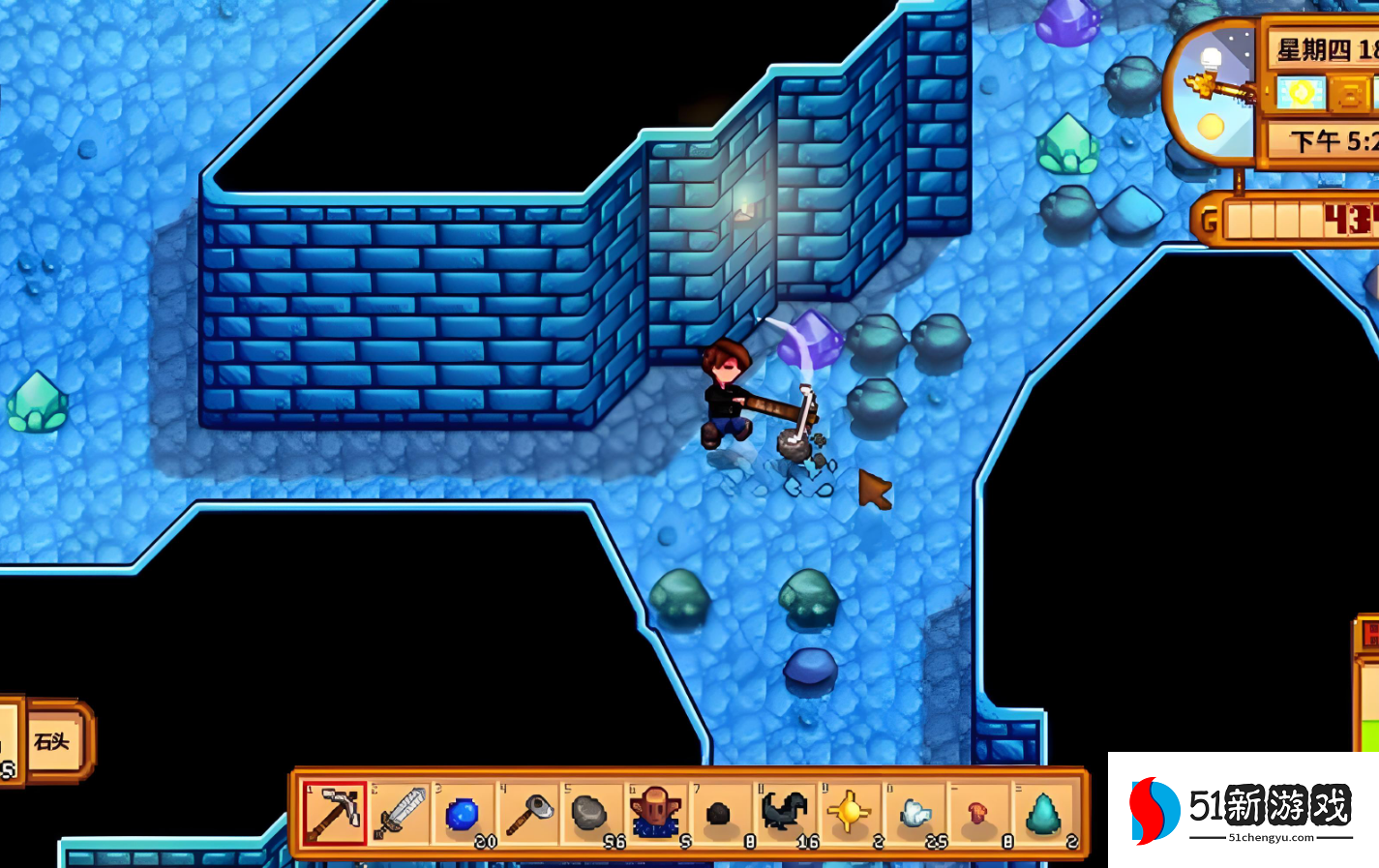This screenshot has width=1379, height=868.
Task: Select the golden star item slot
Action: (849, 813)
